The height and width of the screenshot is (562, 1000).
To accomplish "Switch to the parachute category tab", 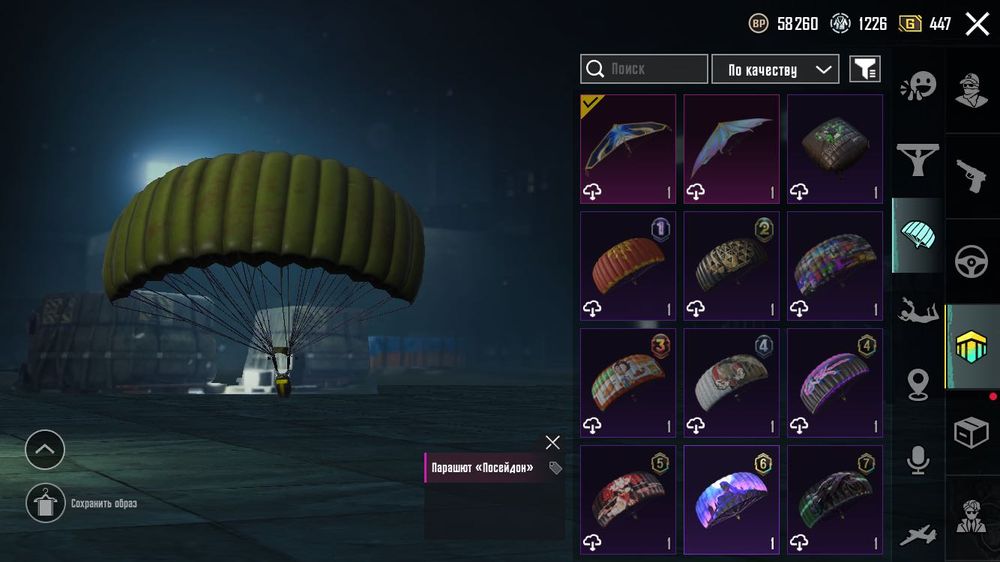I will pos(917,235).
